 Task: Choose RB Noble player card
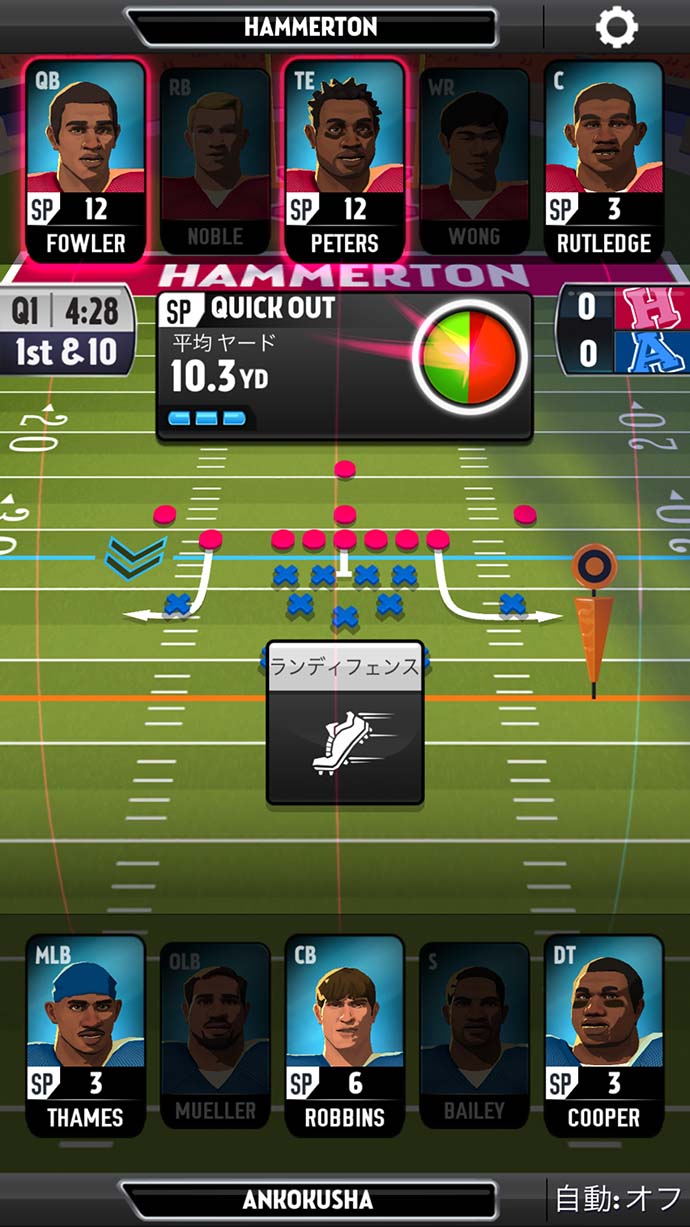[x=215, y=160]
